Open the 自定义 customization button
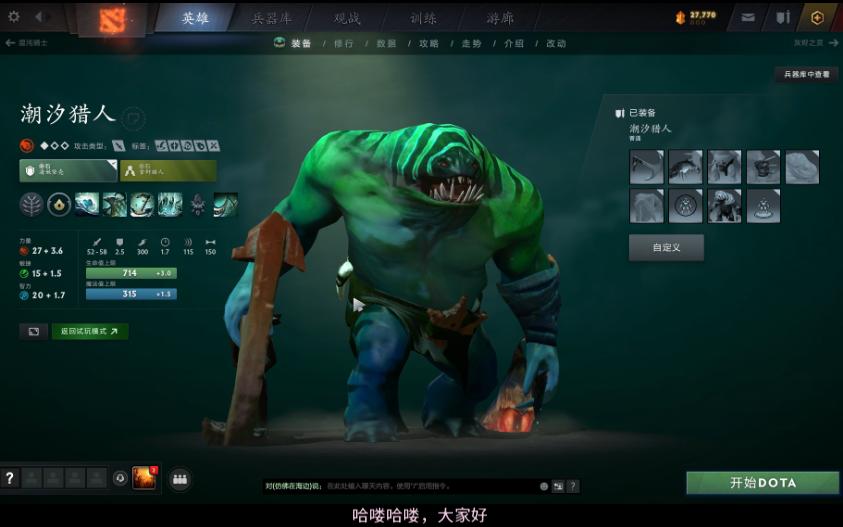Viewport: 843px width, 527px height. [x=666, y=247]
